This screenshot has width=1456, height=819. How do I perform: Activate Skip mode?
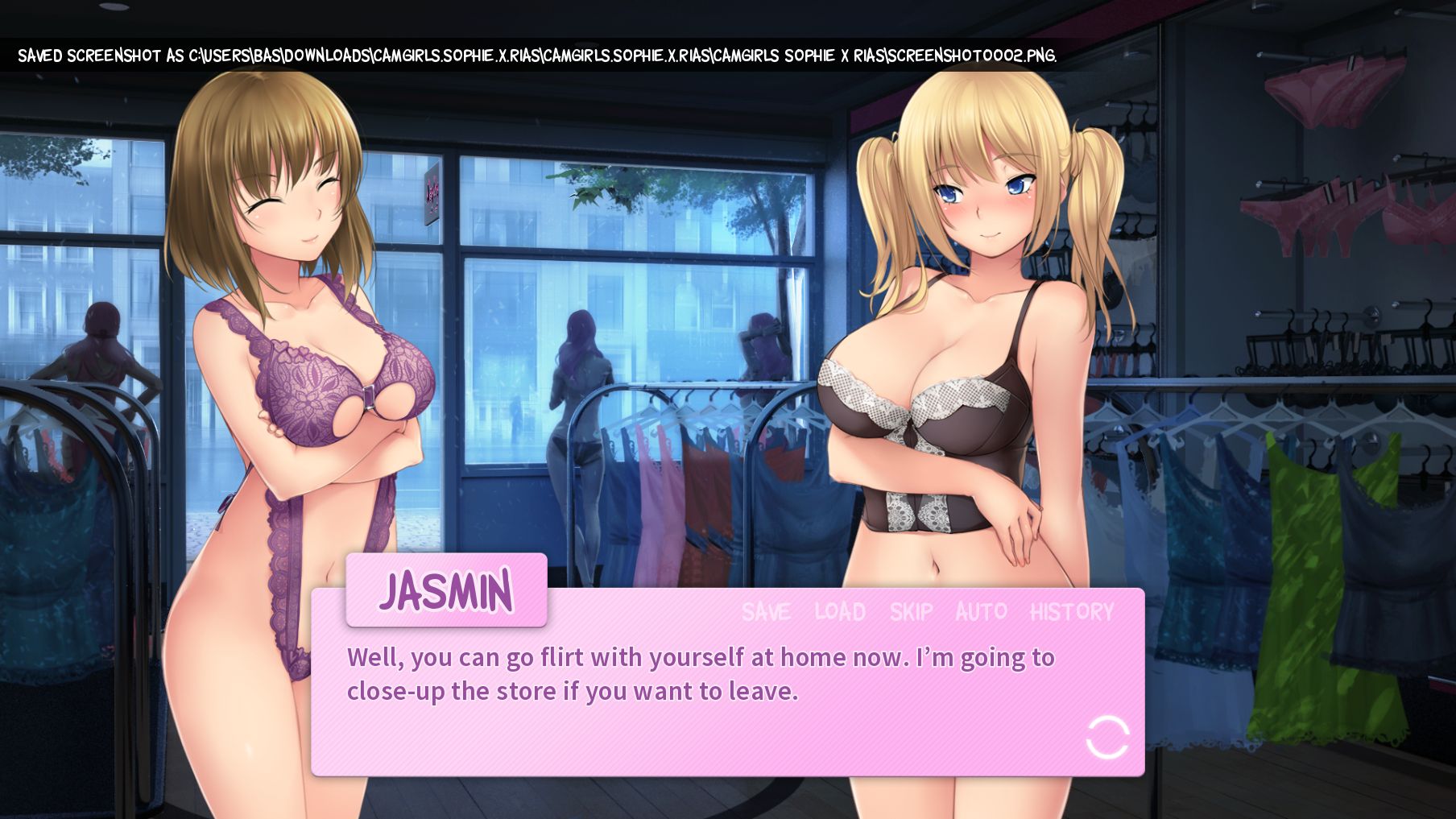[911, 612]
